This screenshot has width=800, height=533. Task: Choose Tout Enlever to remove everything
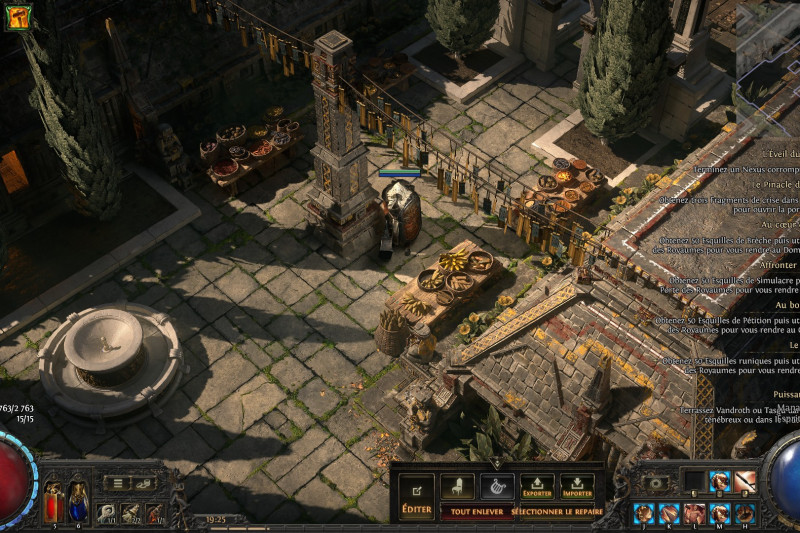coord(475,510)
